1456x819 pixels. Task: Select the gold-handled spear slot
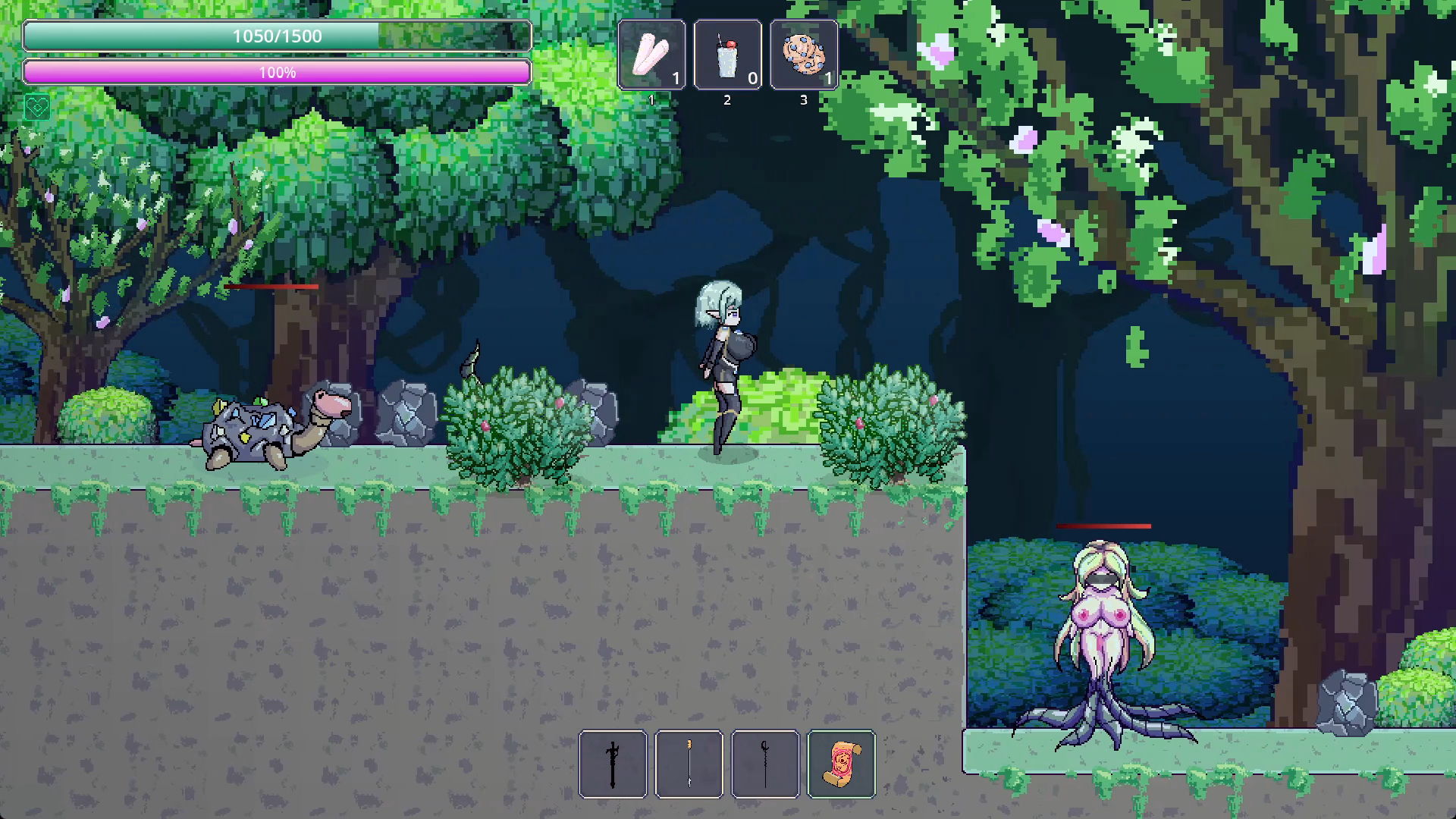[x=689, y=764]
